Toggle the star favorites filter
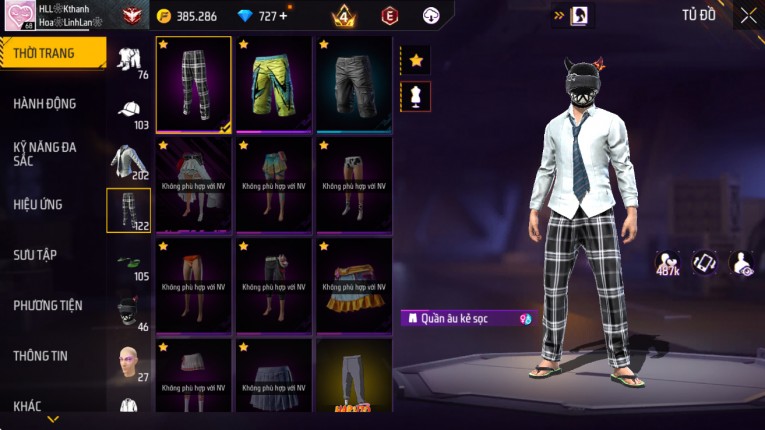Screen dimensions: 765x430 (x=416, y=61)
